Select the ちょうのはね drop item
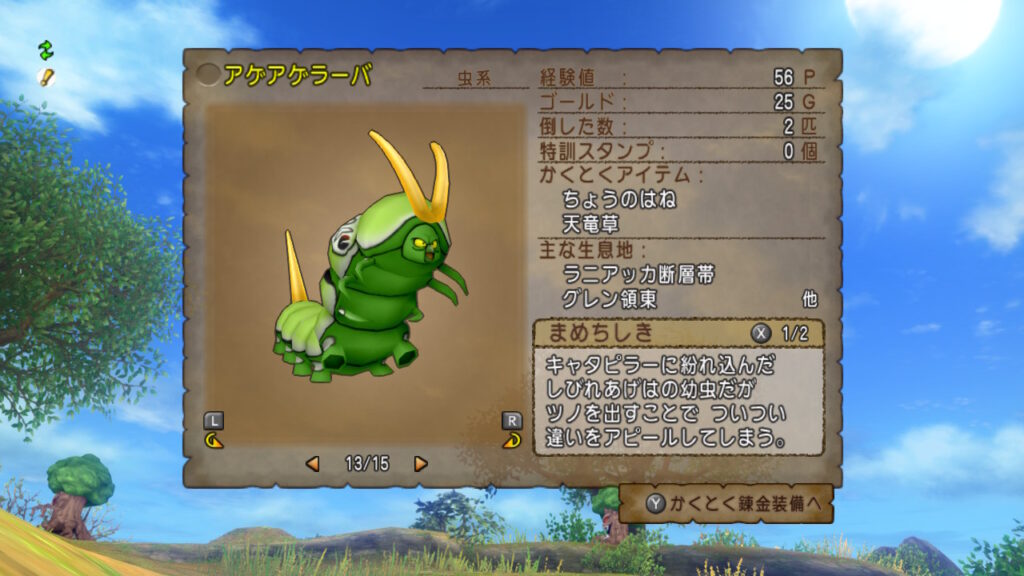Viewport: 1024px width, 576px height. coord(619,200)
